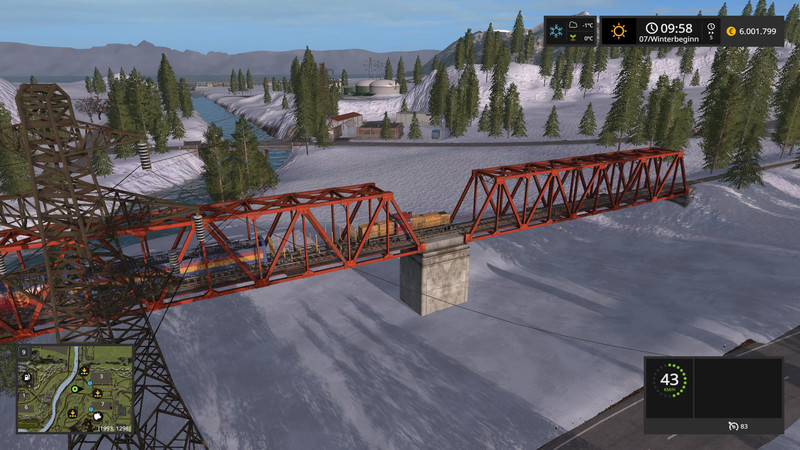Open the minimap in the corner

[74, 388]
